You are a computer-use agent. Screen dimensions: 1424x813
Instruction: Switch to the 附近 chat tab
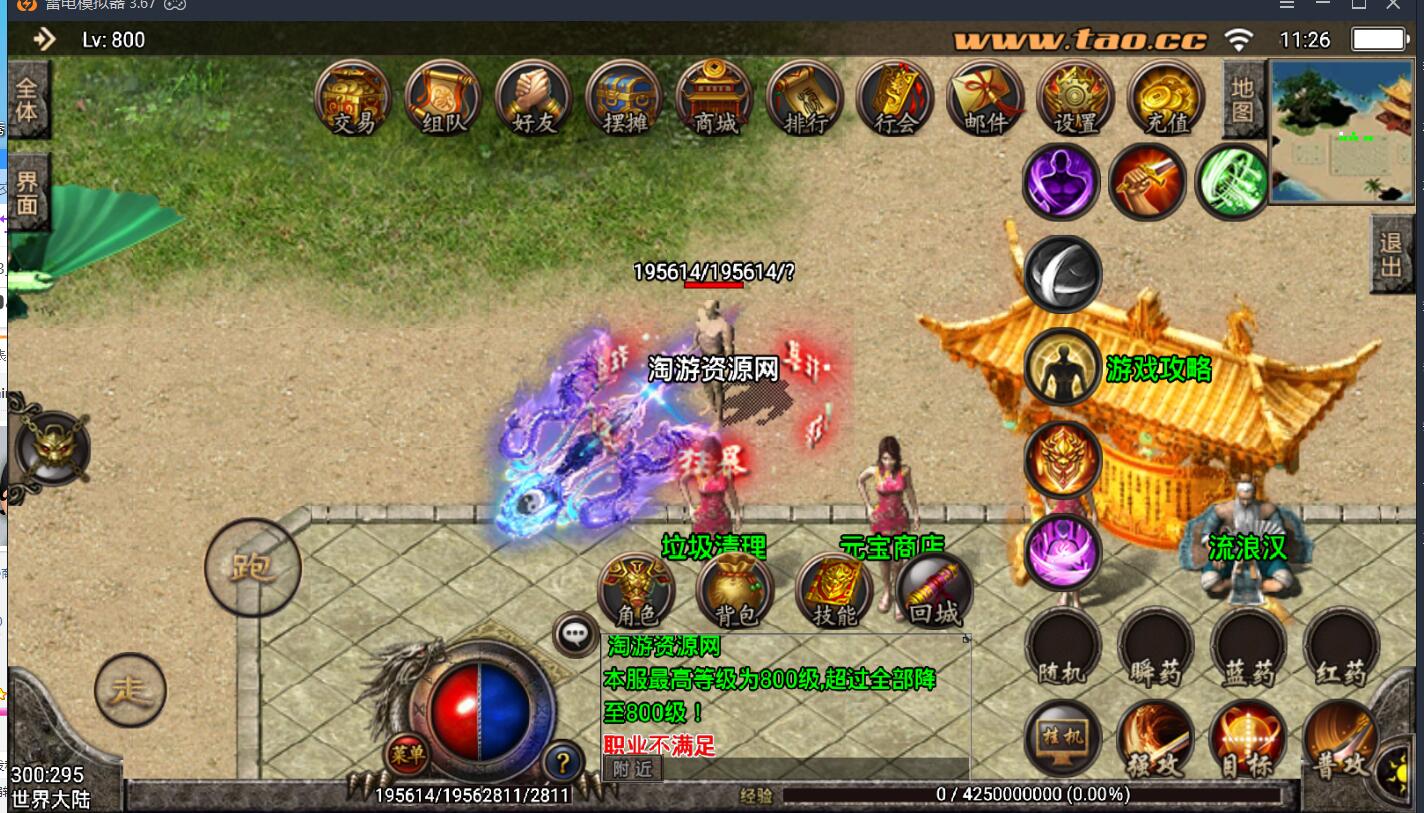(632, 768)
